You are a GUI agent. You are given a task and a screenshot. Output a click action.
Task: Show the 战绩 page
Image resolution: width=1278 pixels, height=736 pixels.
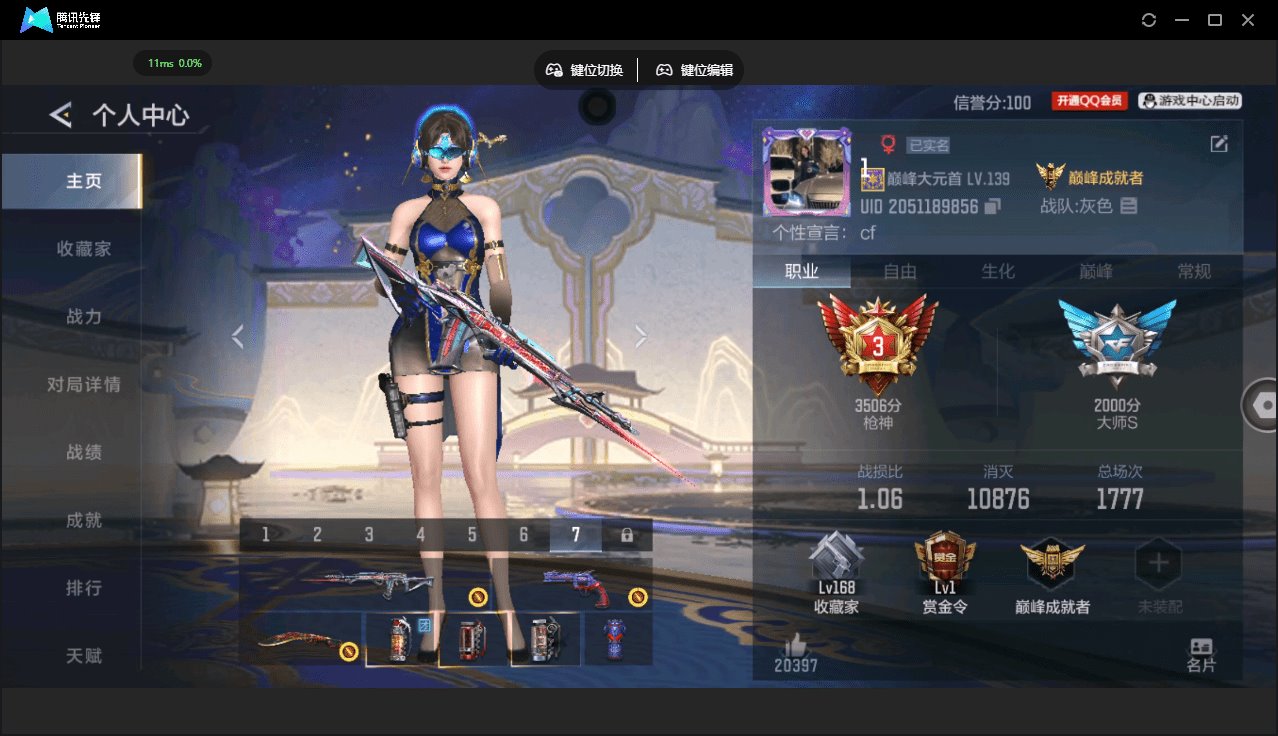[84, 452]
